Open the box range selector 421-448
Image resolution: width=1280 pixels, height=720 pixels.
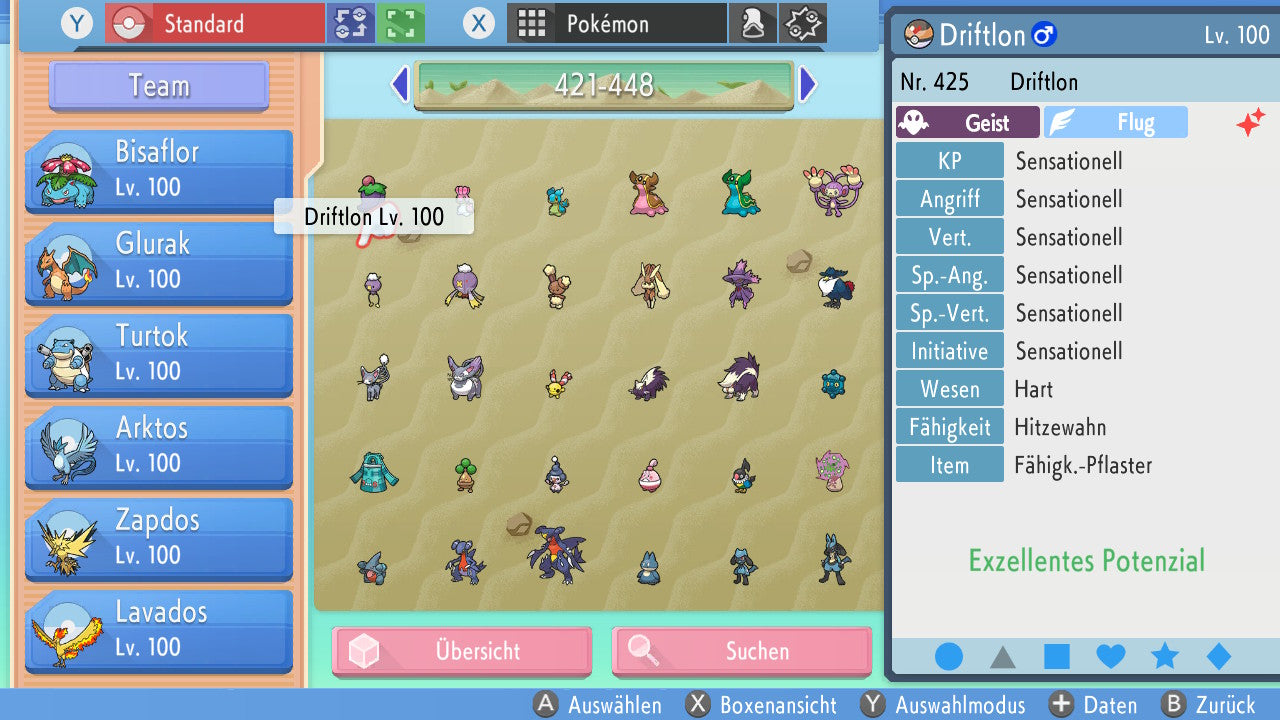click(x=603, y=85)
